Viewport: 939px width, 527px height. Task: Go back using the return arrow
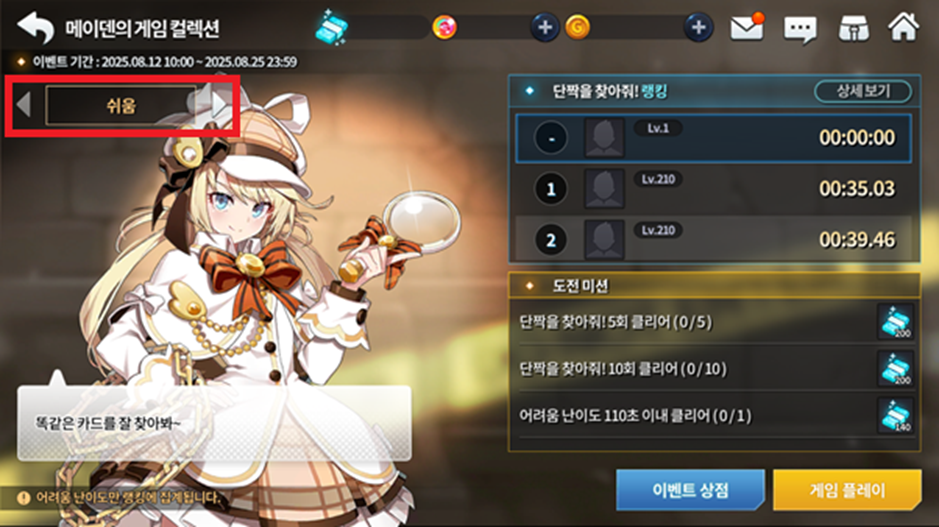click(x=34, y=27)
